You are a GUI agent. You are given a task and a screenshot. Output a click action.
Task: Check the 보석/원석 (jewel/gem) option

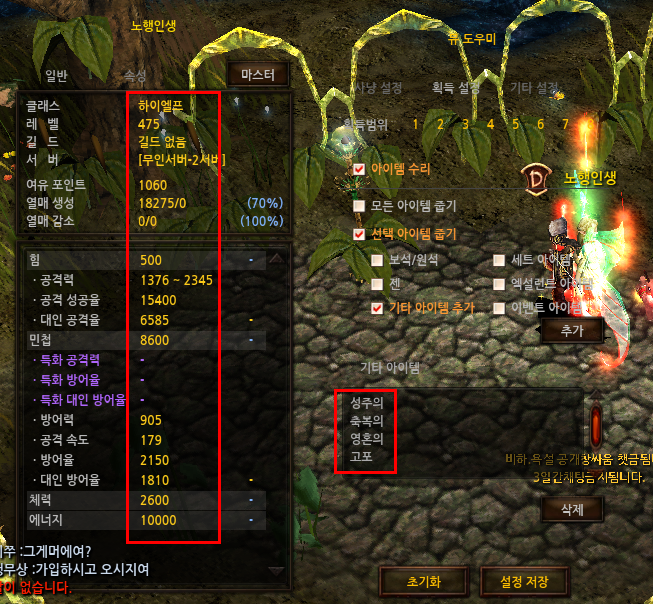[377, 260]
